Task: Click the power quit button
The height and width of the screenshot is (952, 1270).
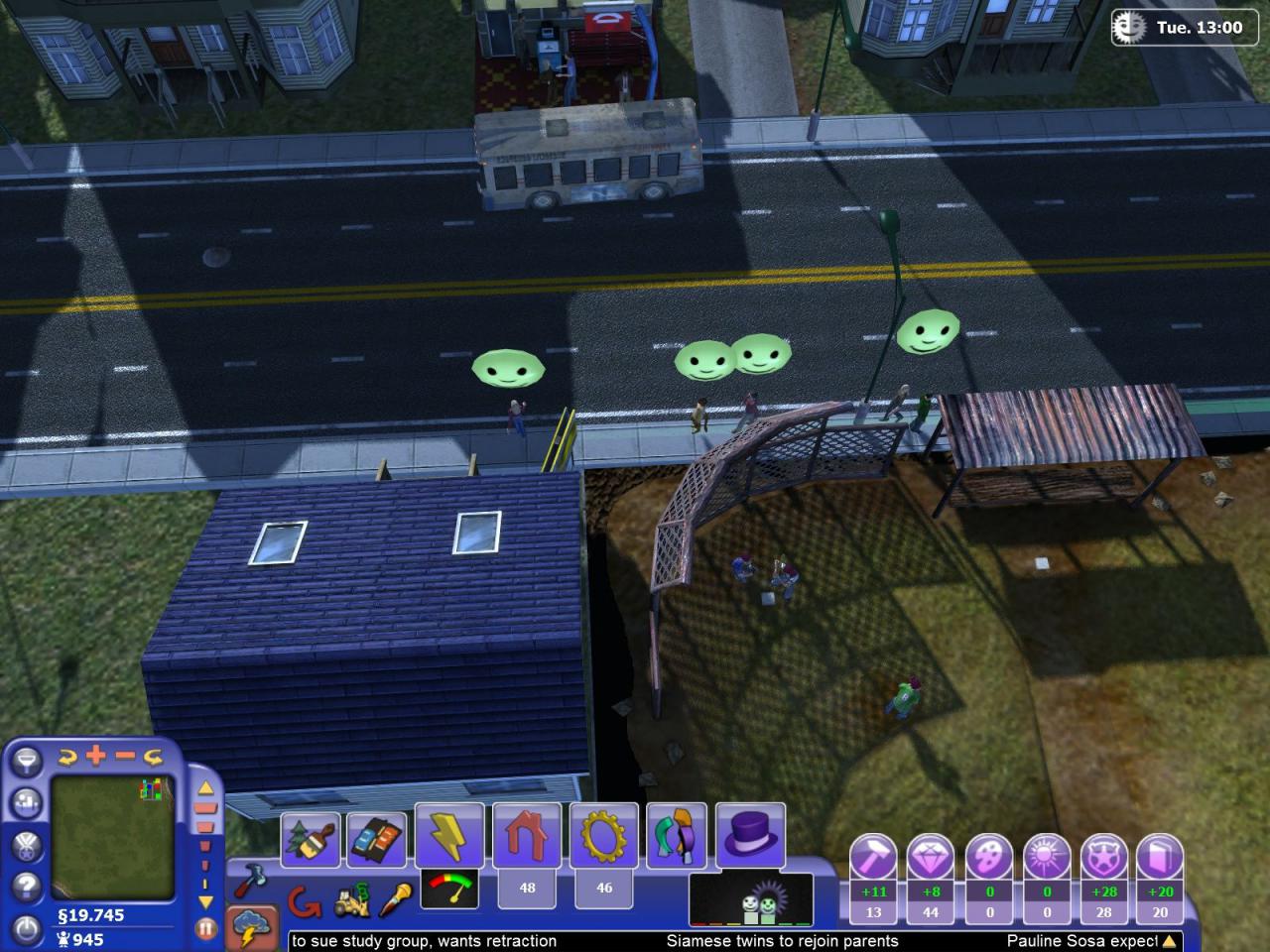Action: (x=27, y=929)
